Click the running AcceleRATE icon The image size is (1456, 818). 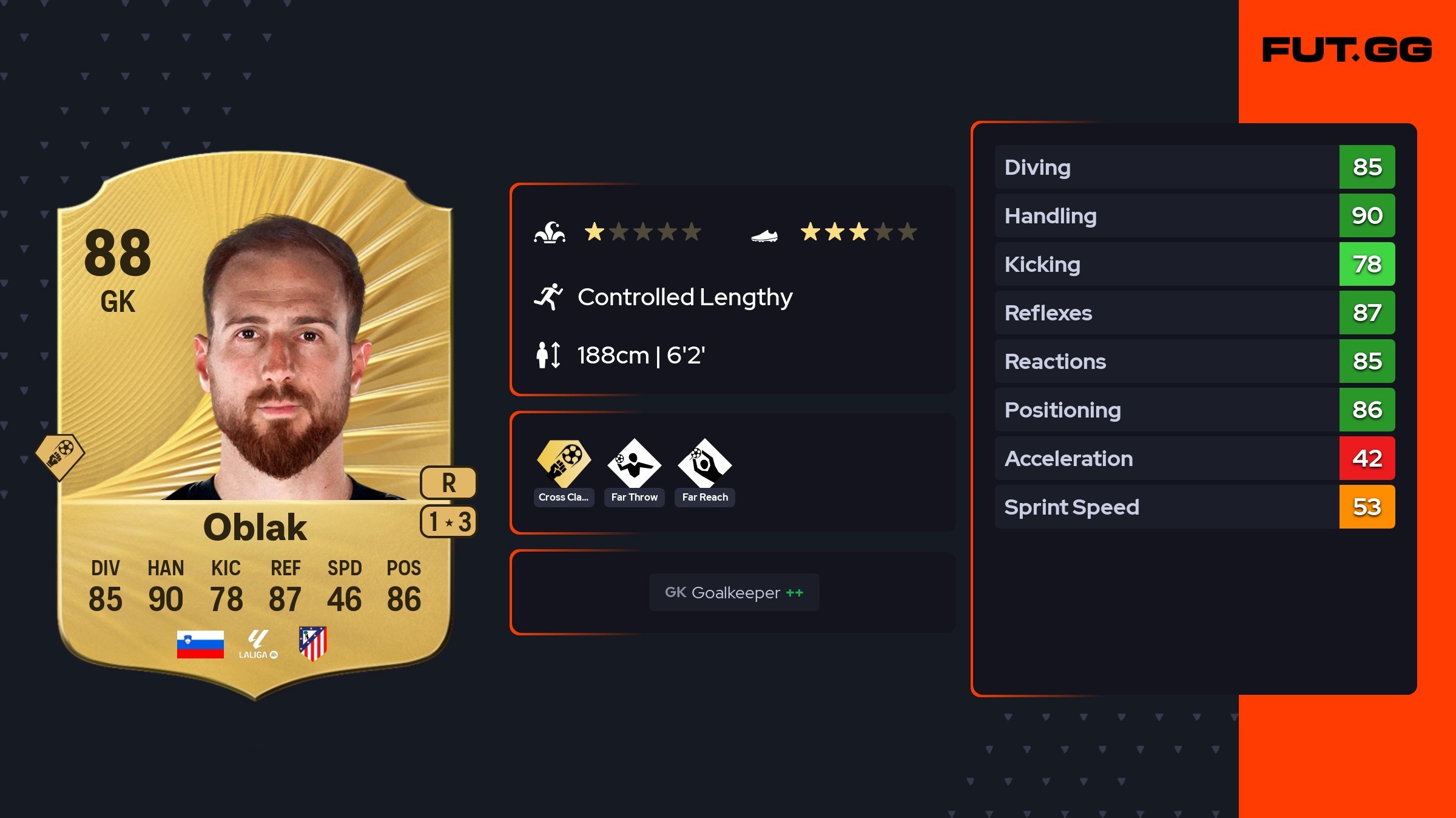point(549,297)
